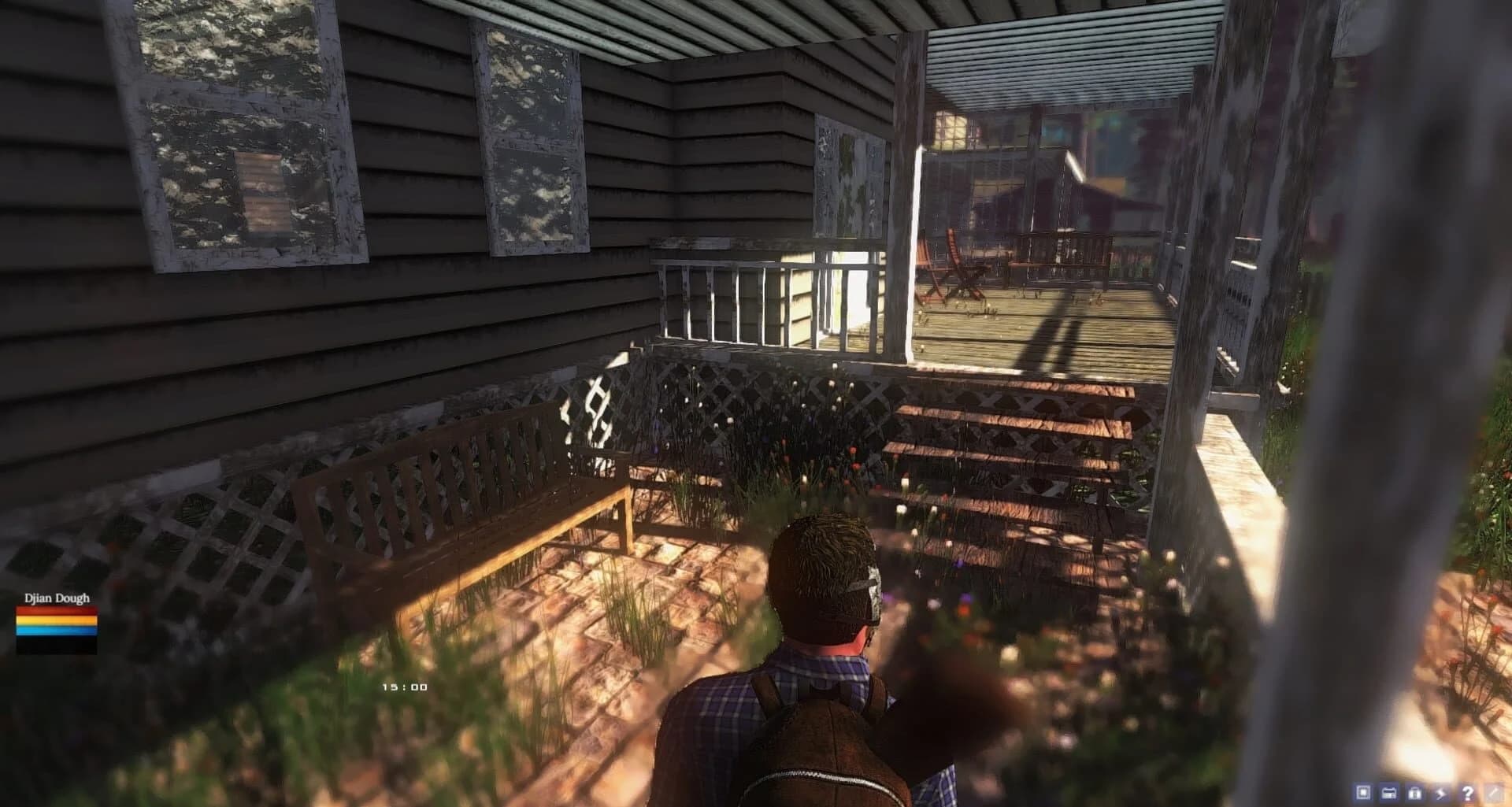The image size is (1512, 807).
Task: Click the padlock icon in the bottom toolbar
Action: point(1415,793)
